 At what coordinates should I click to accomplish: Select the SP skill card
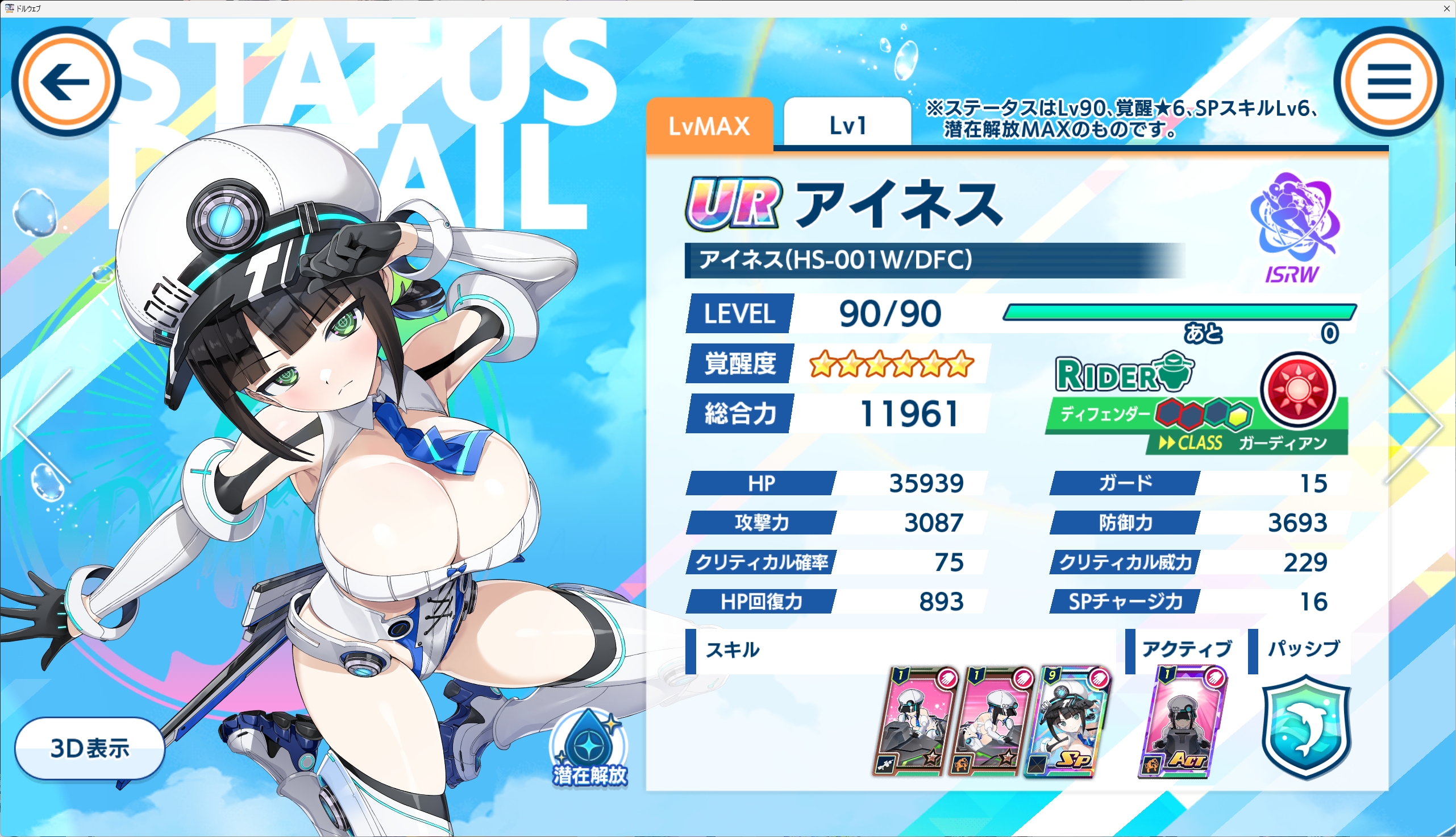pos(1068,723)
